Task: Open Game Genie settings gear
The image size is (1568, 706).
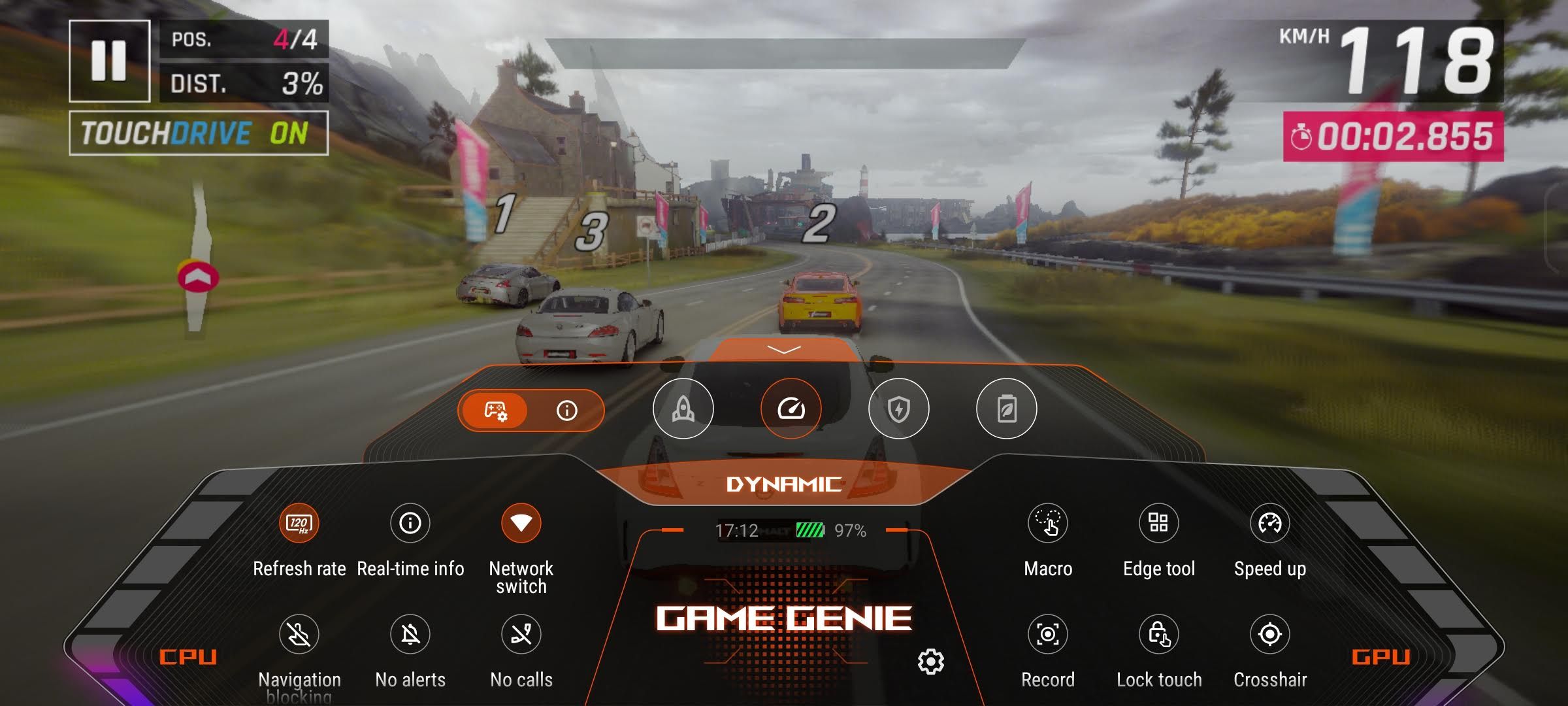Action: (931, 662)
